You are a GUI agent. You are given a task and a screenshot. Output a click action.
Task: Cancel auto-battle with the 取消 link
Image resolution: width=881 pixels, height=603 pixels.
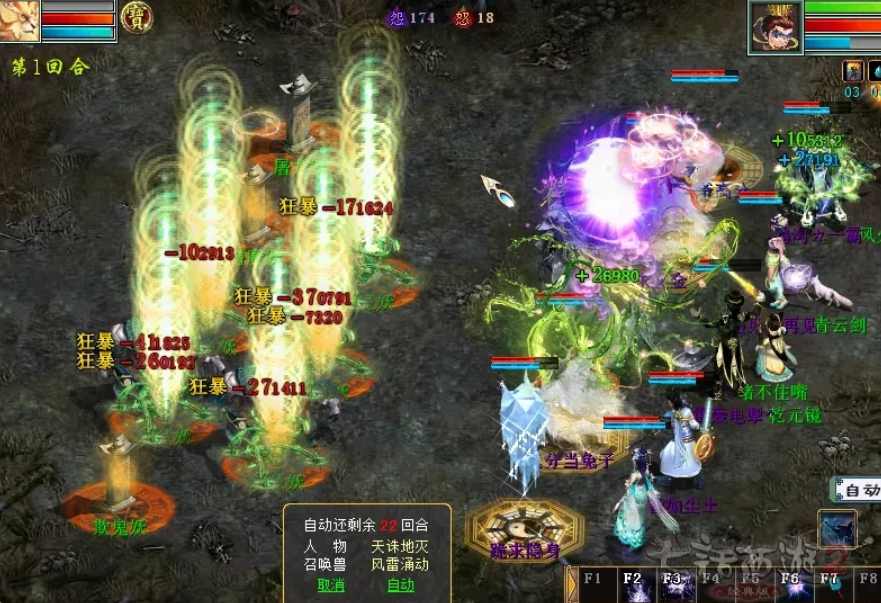tap(331, 585)
